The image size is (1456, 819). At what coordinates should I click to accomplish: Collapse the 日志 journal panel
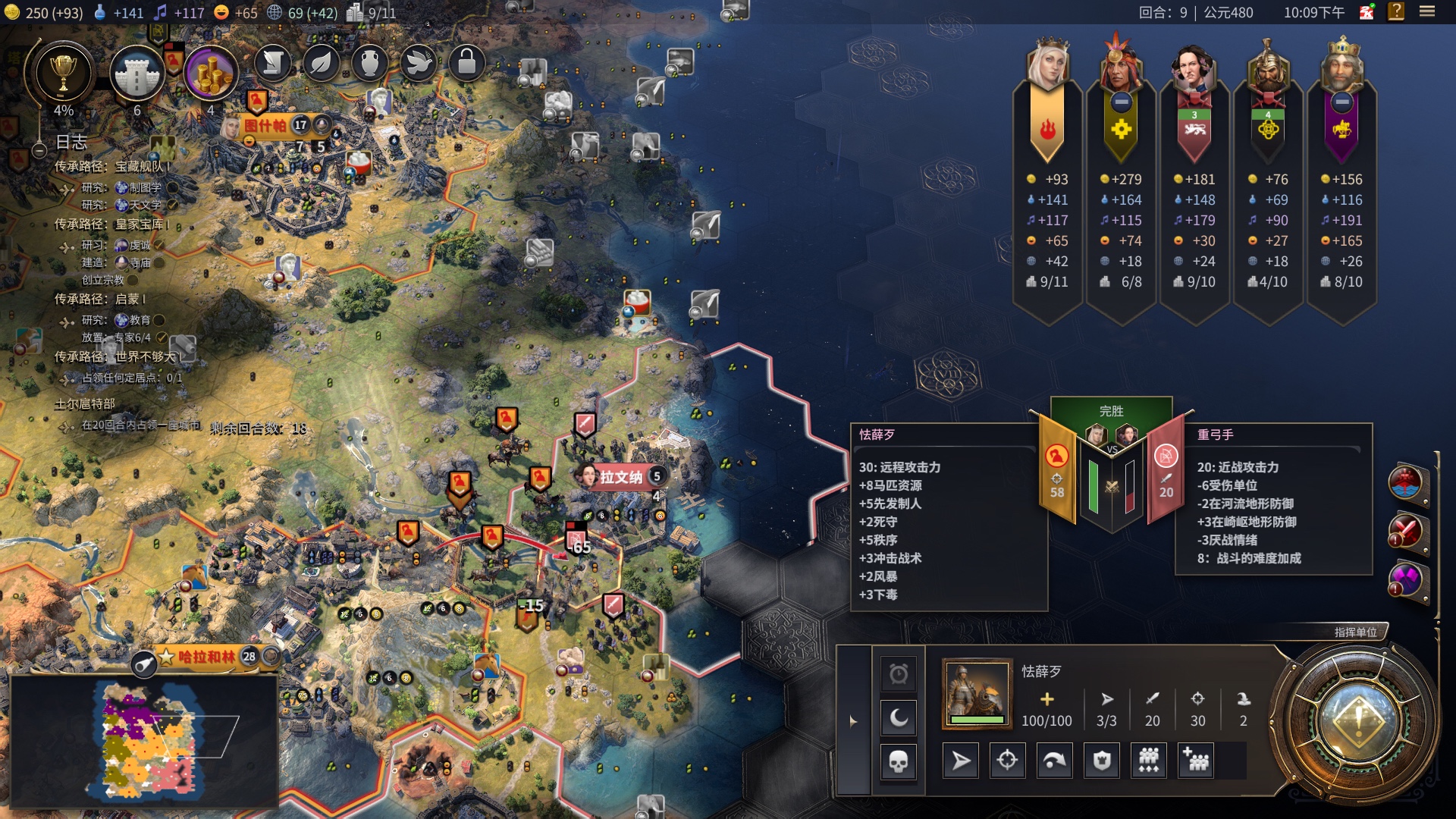click(39, 150)
